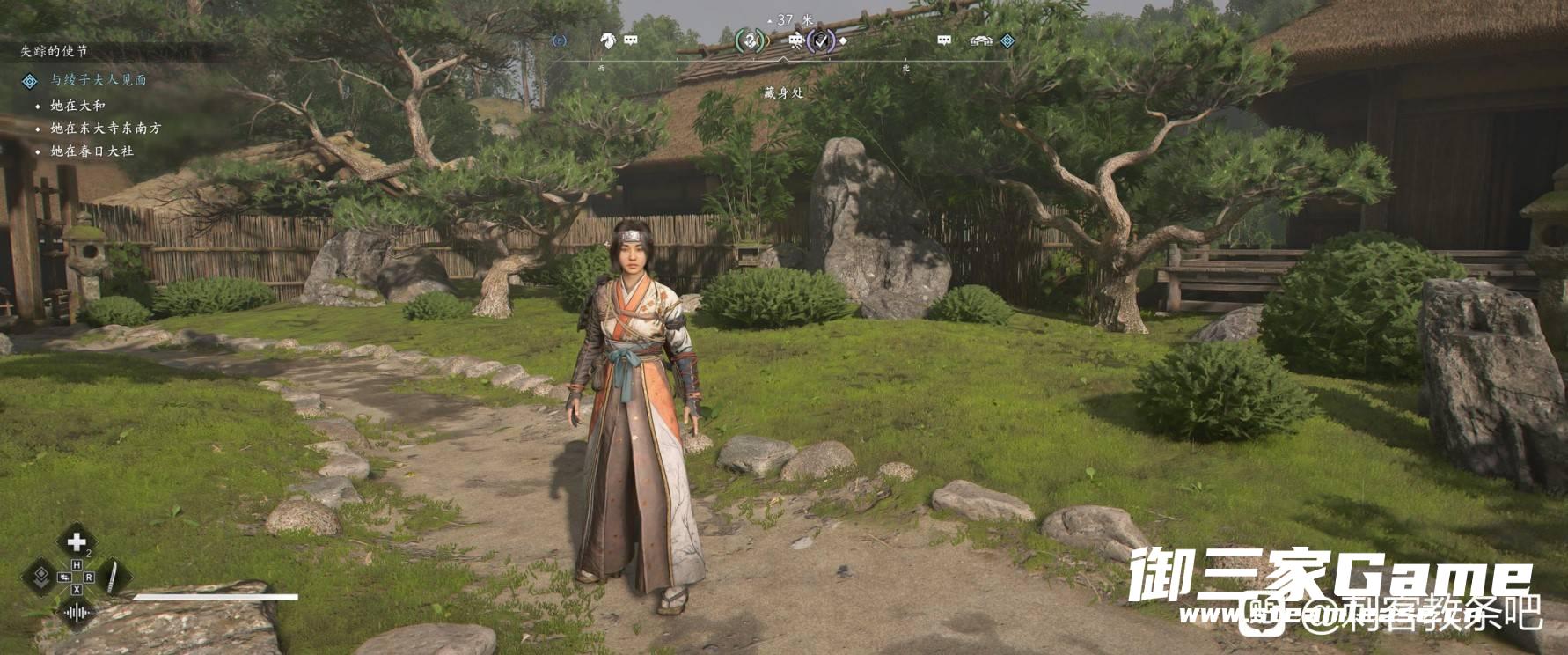This screenshot has width=1568, height=655.
Task: Select the speech bubble beside the horse marker
Action: tap(631, 40)
